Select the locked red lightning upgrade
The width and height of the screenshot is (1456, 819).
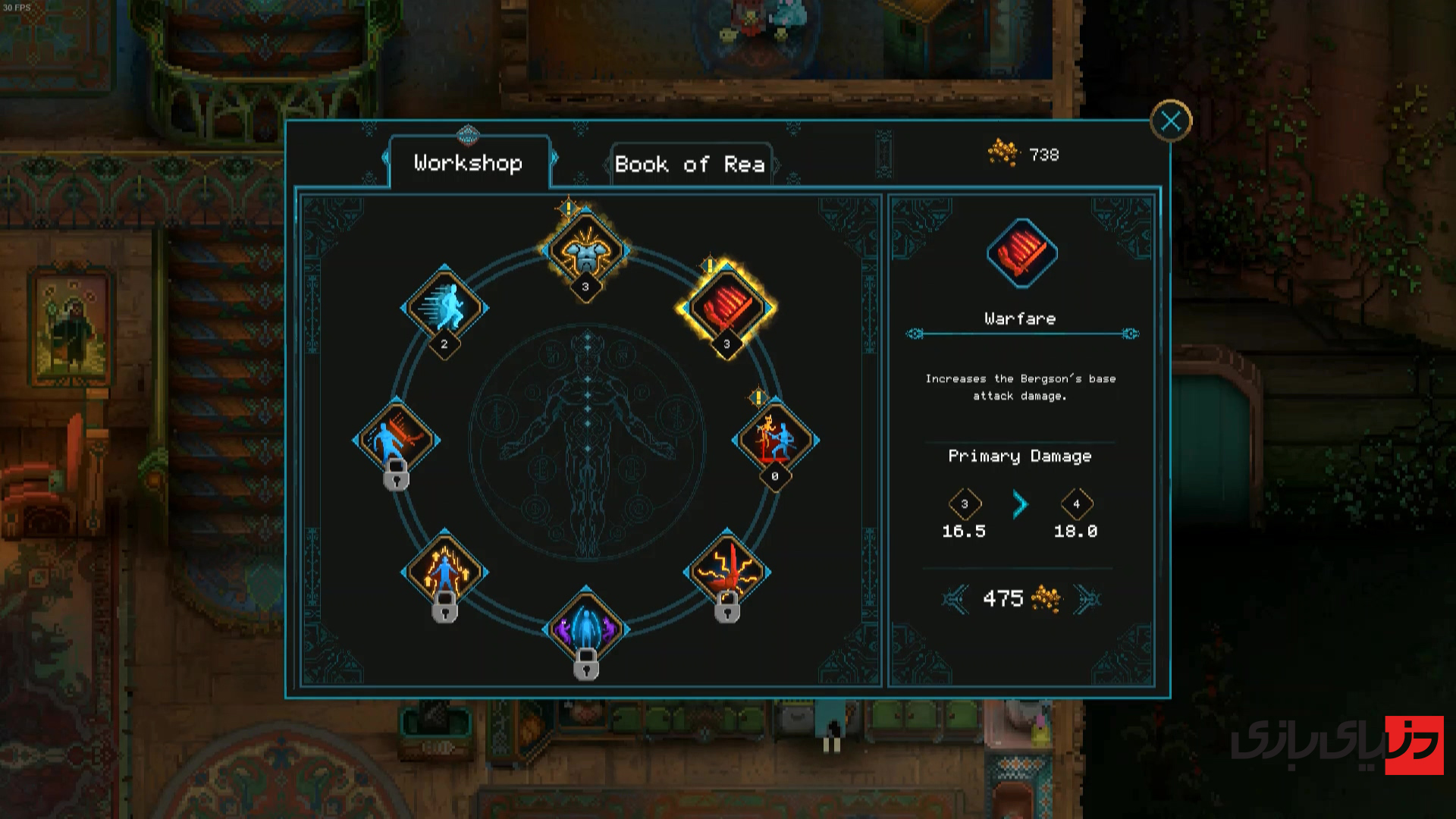pyautogui.click(x=726, y=572)
